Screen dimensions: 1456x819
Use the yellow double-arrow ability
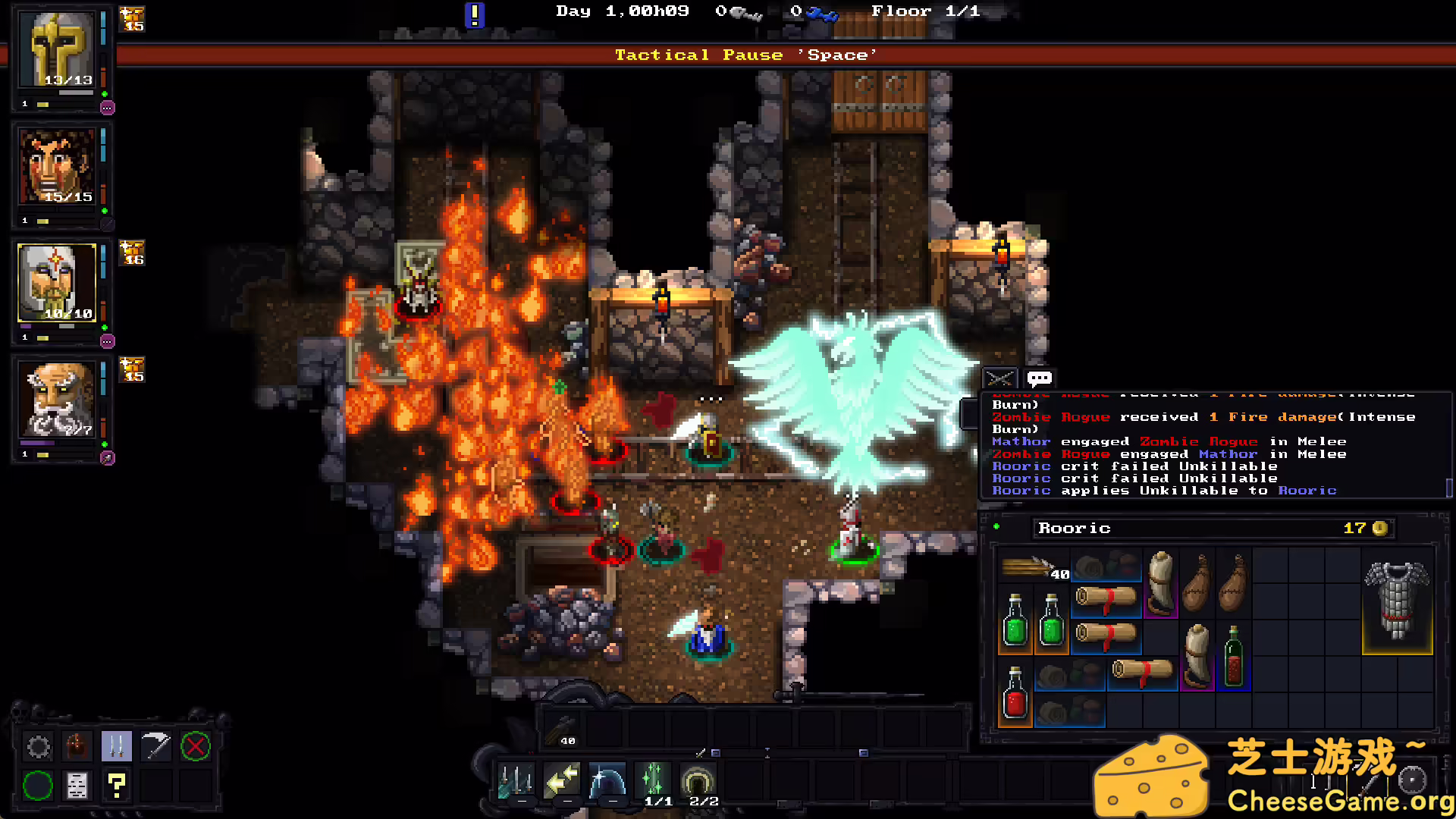(561, 780)
